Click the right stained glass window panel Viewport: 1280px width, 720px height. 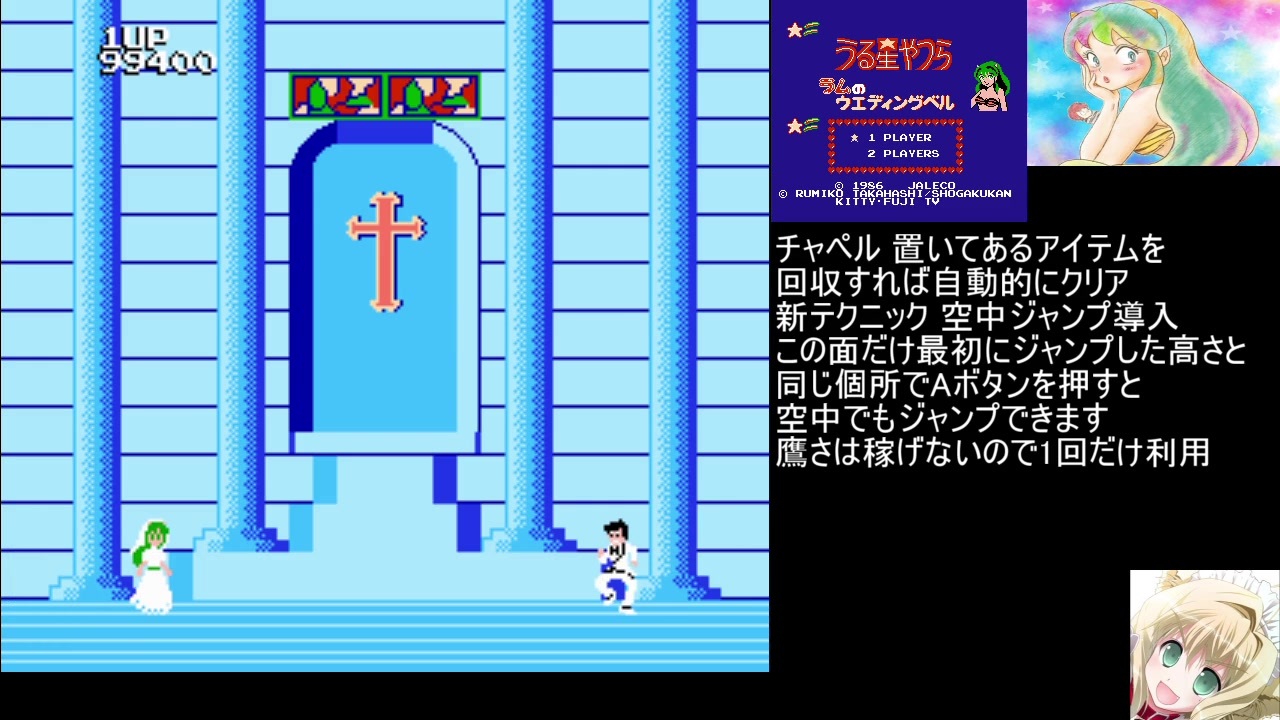pos(434,95)
